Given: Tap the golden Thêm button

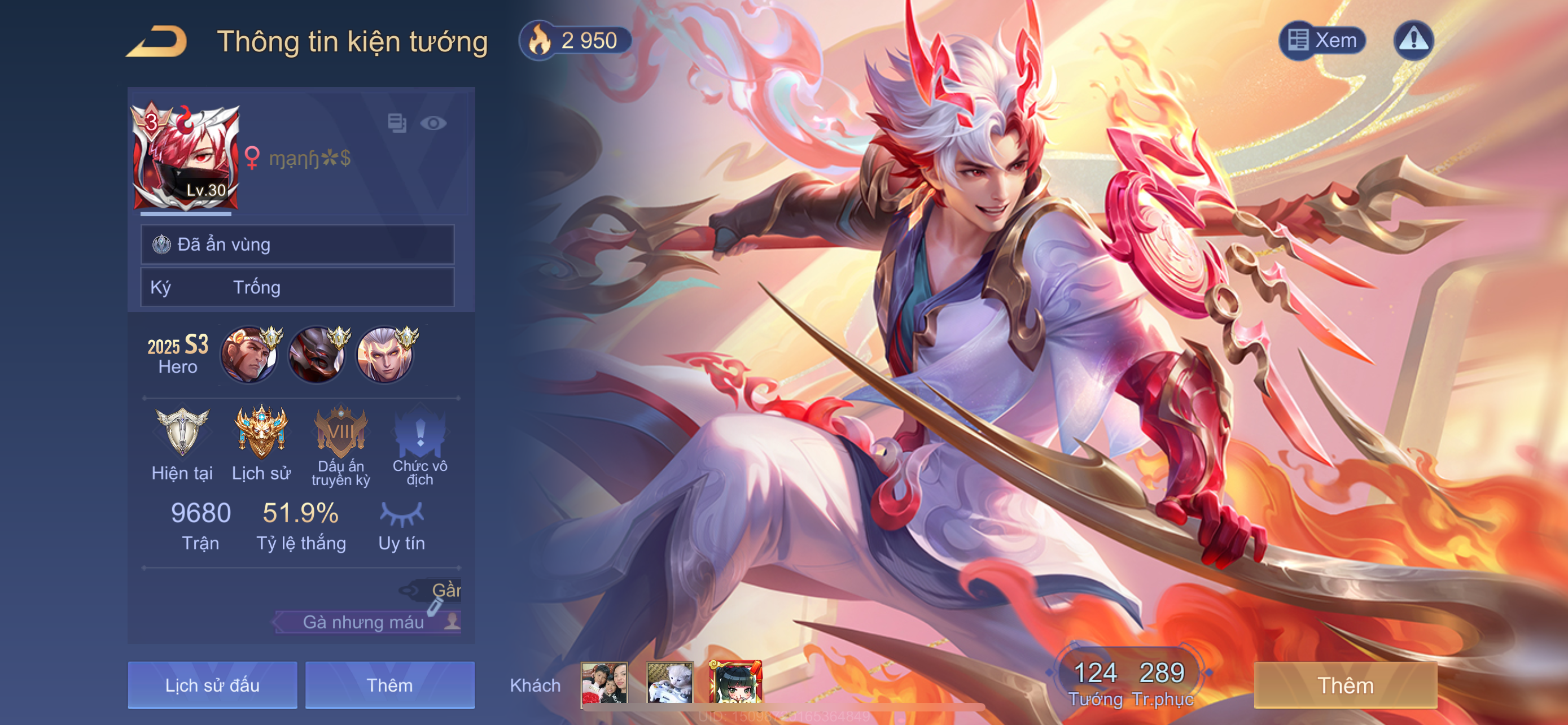Looking at the screenshot, I should [1345, 685].
